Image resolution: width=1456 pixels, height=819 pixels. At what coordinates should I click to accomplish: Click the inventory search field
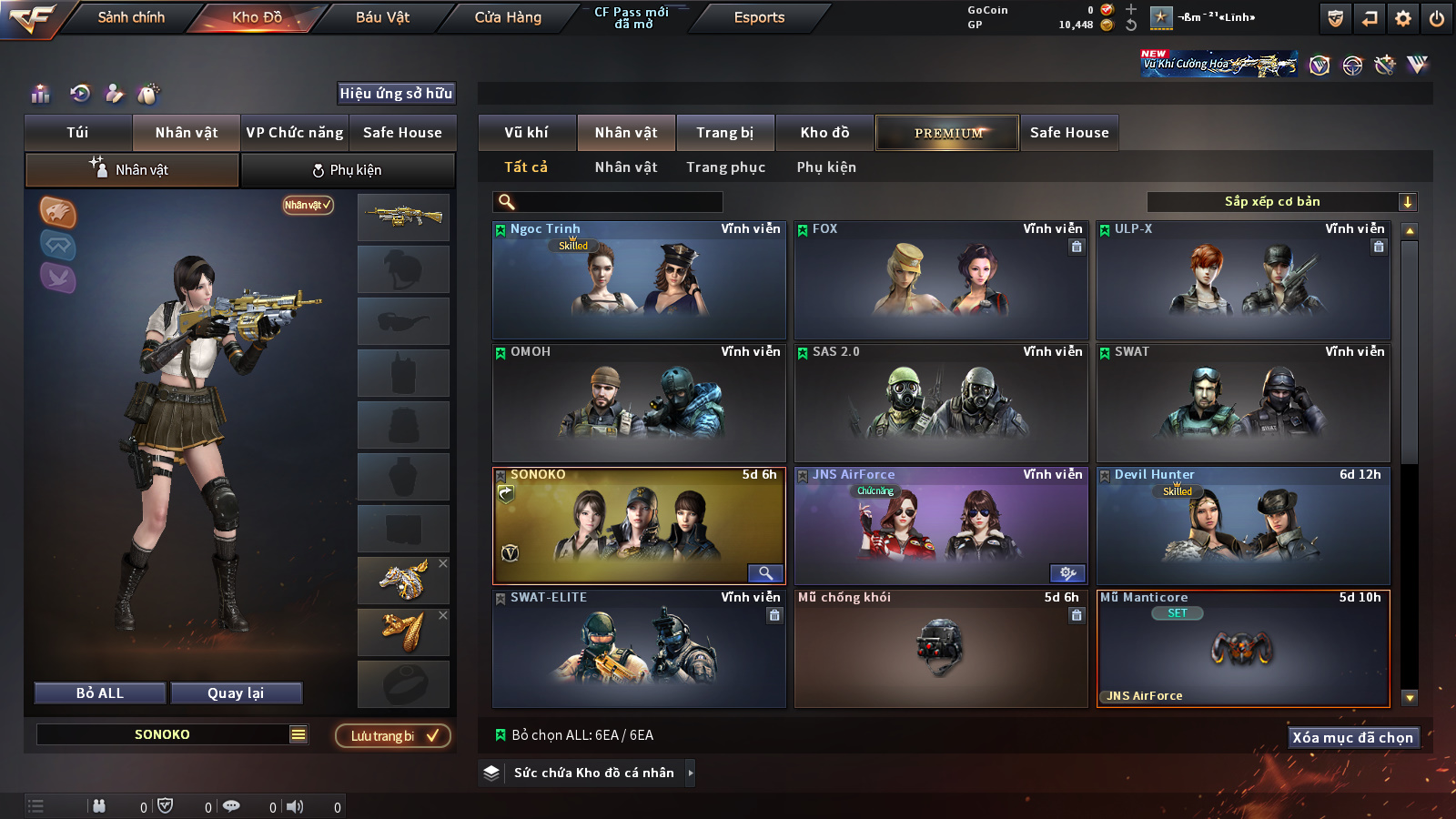click(x=608, y=202)
